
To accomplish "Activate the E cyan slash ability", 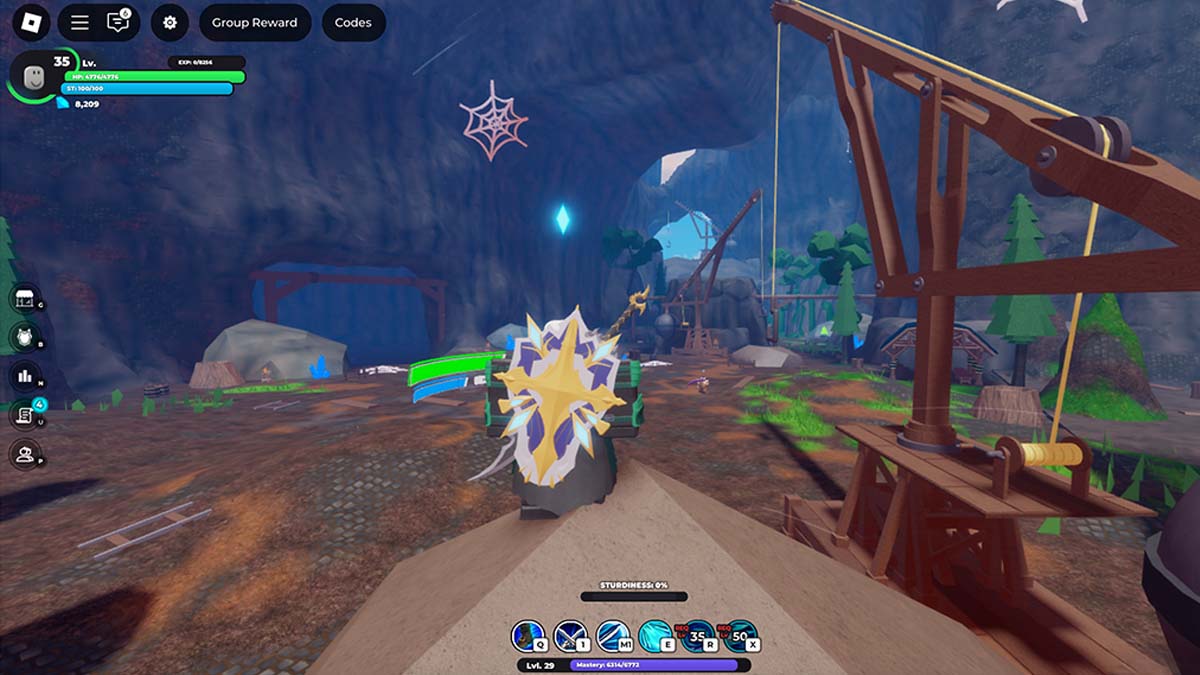I will coord(655,636).
